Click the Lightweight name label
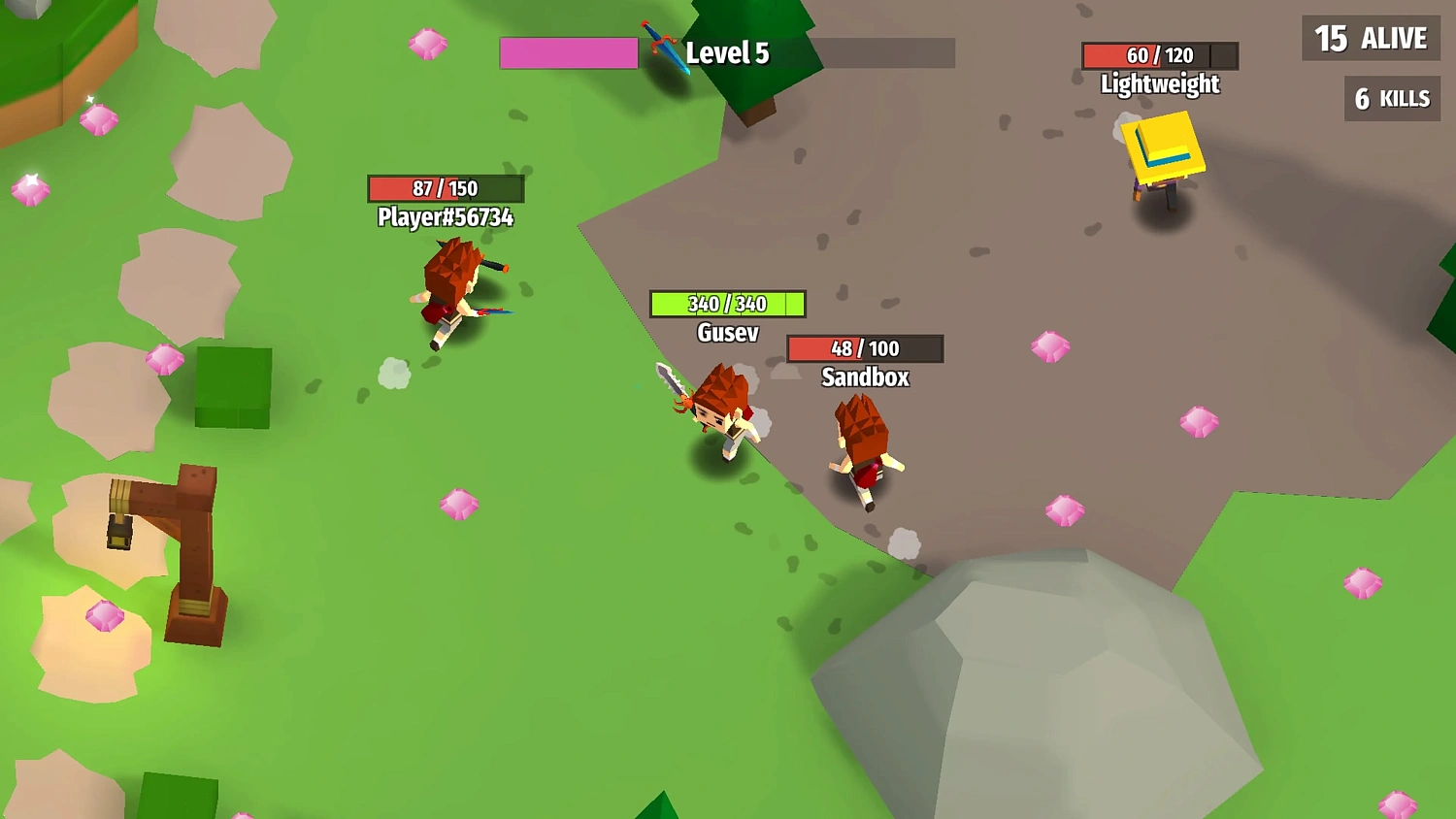 pos(1159,84)
